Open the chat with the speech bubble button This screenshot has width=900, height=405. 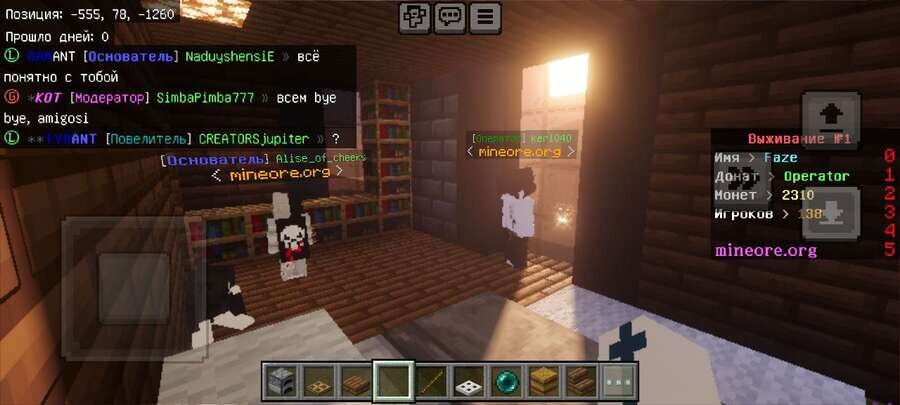coord(450,17)
